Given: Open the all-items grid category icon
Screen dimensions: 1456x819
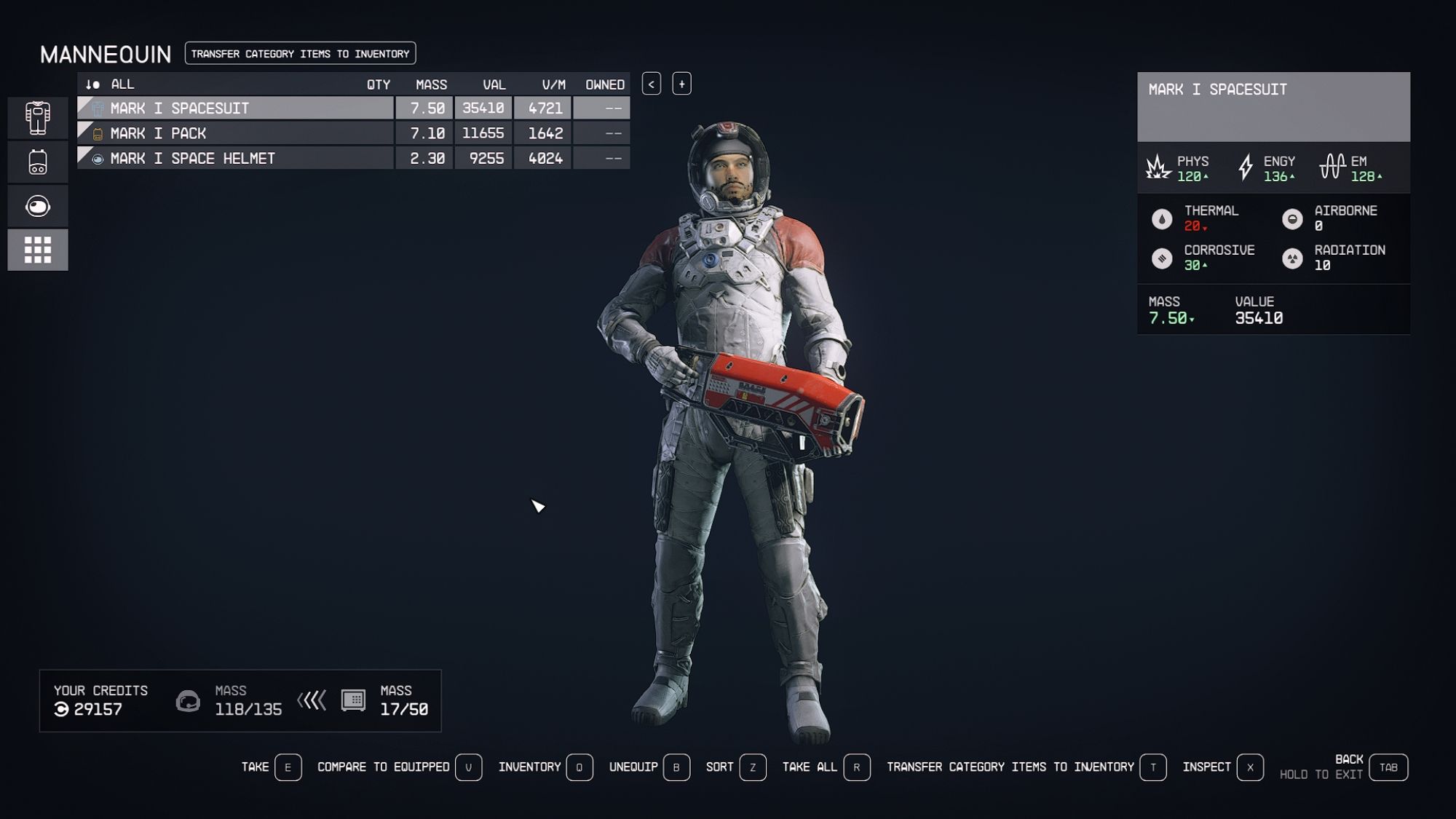Looking at the screenshot, I should click(37, 248).
